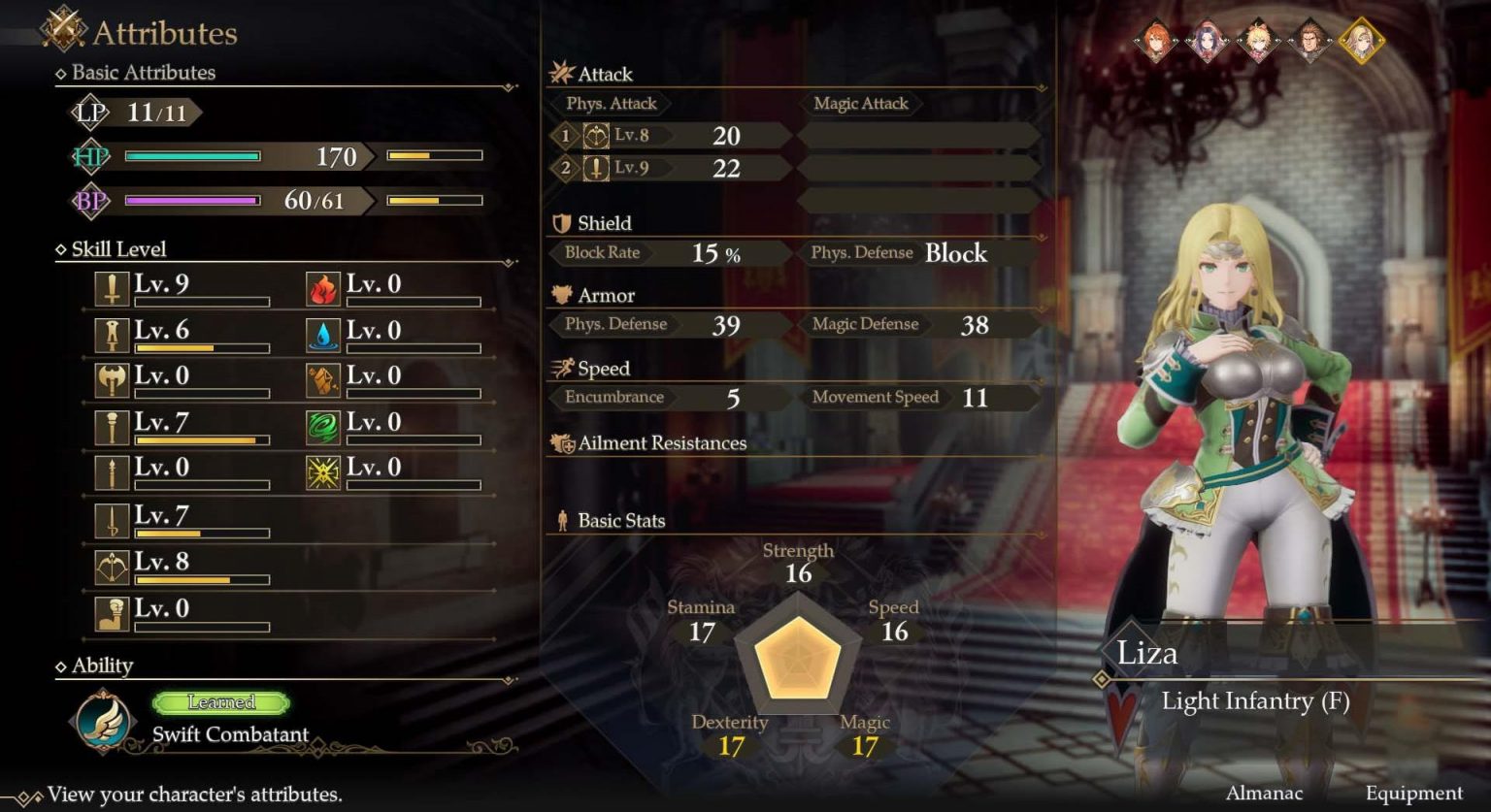Select the fire magic skill icon
This screenshot has width=1491, height=812.
[323, 289]
